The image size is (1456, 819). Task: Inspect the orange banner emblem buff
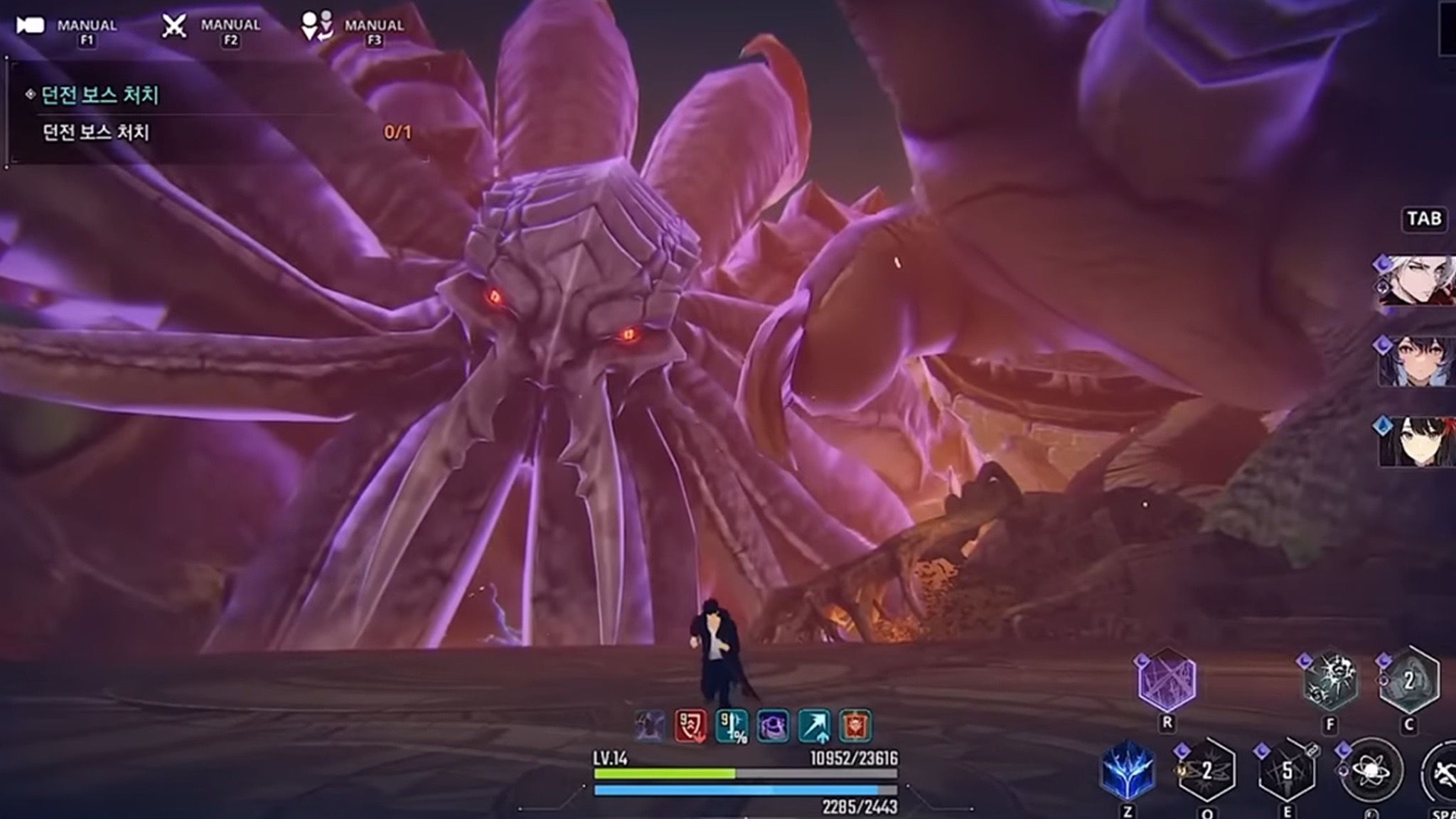855,727
